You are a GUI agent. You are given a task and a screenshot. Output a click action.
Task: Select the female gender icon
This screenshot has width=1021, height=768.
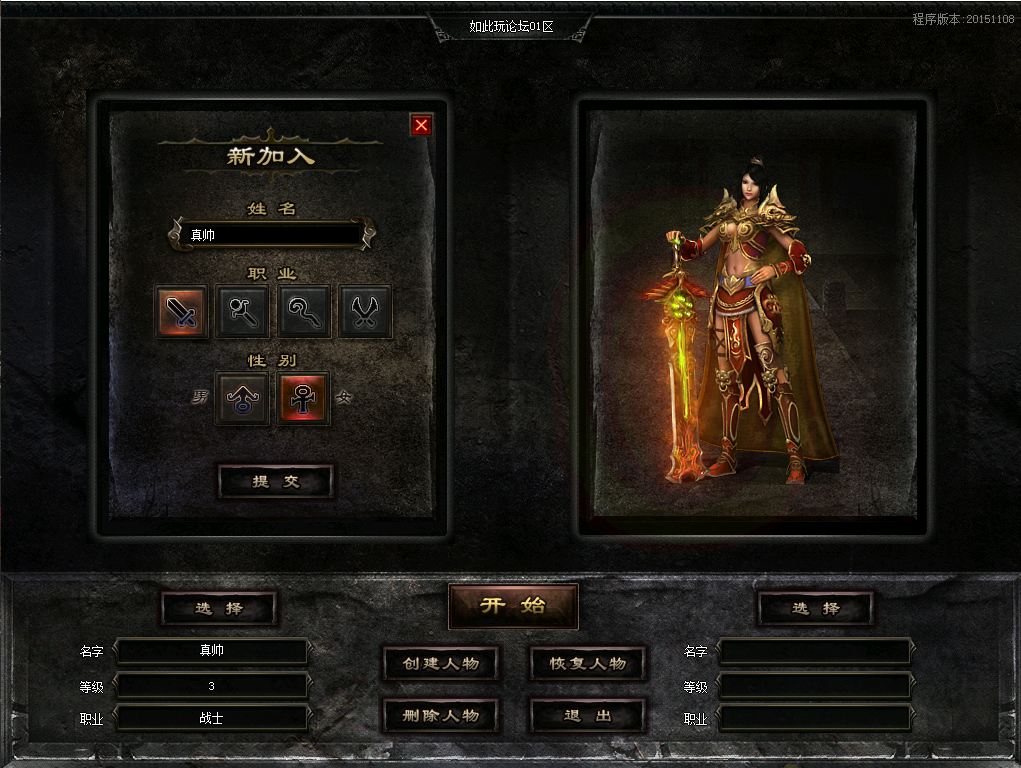pyautogui.click(x=304, y=399)
